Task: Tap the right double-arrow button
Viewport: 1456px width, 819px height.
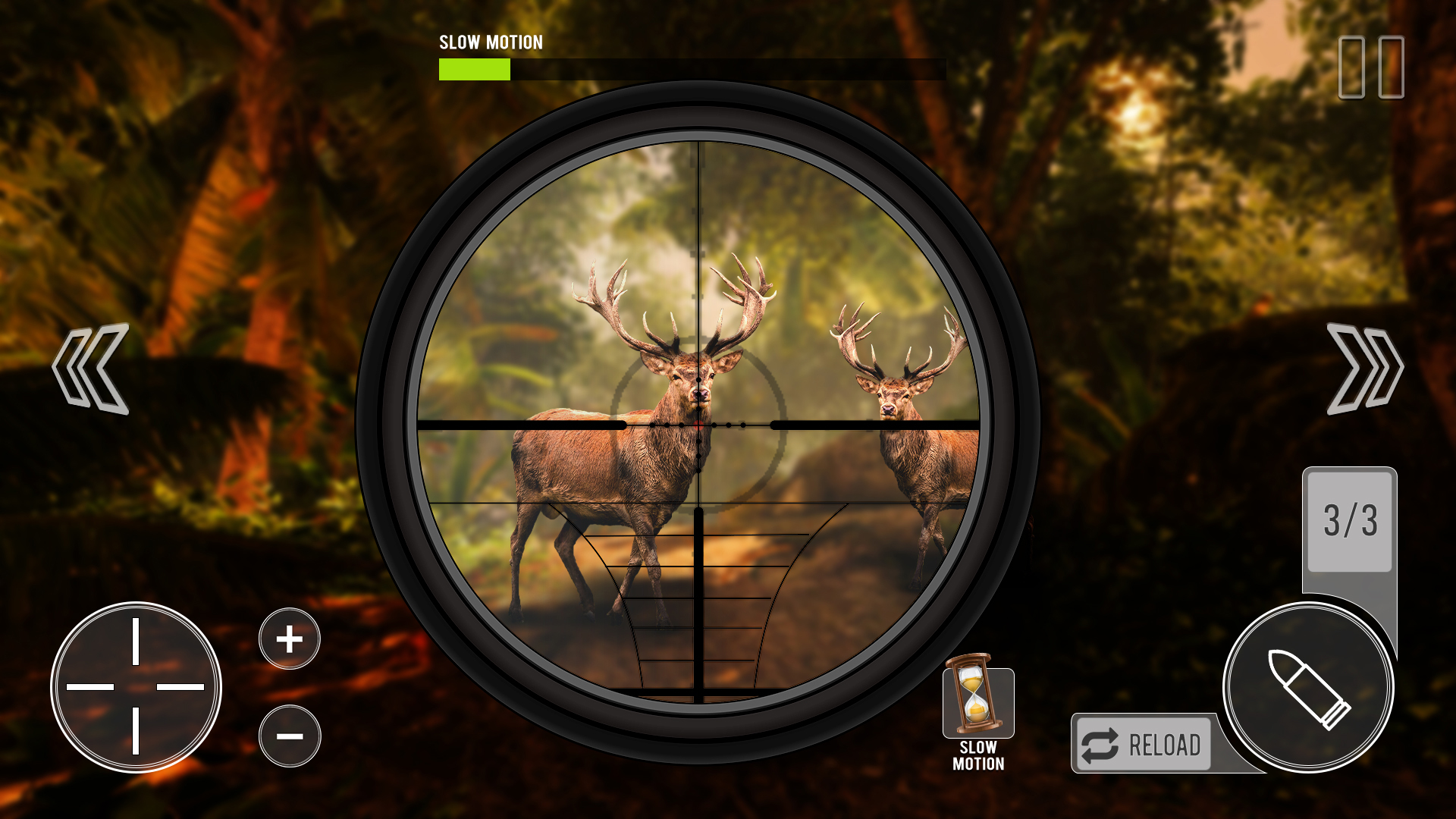Action: (x=1364, y=369)
